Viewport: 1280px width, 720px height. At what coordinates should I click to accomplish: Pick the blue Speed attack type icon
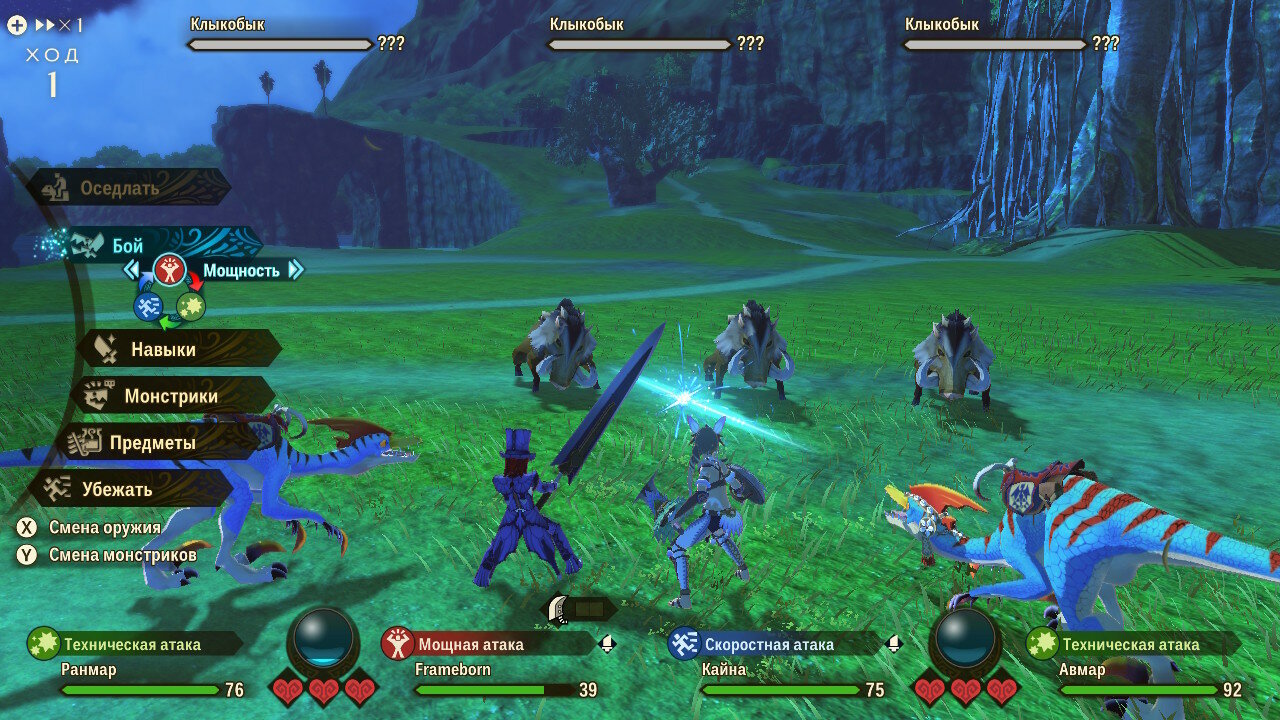pos(148,307)
